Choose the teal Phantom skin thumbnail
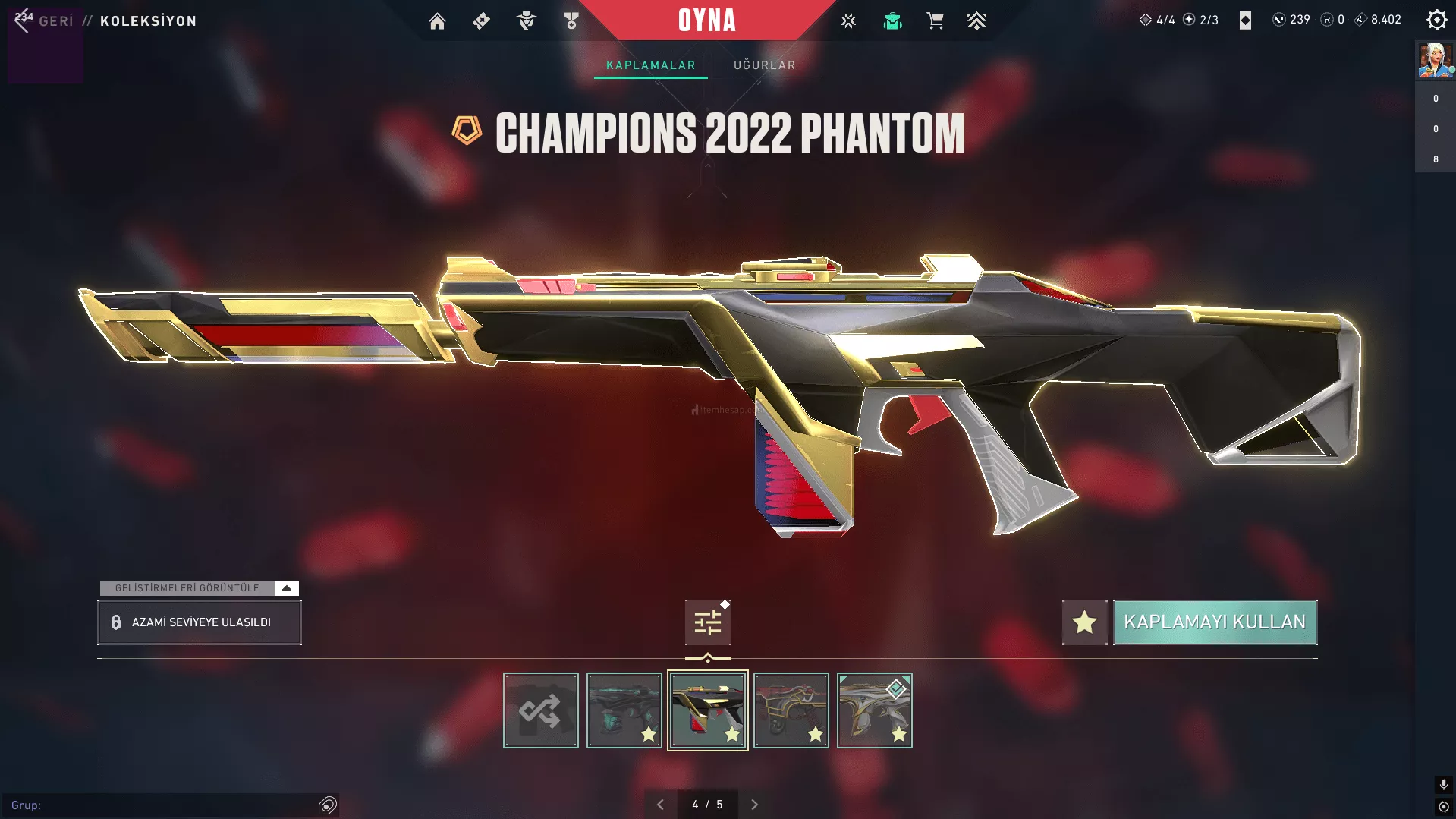 click(624, 711)
